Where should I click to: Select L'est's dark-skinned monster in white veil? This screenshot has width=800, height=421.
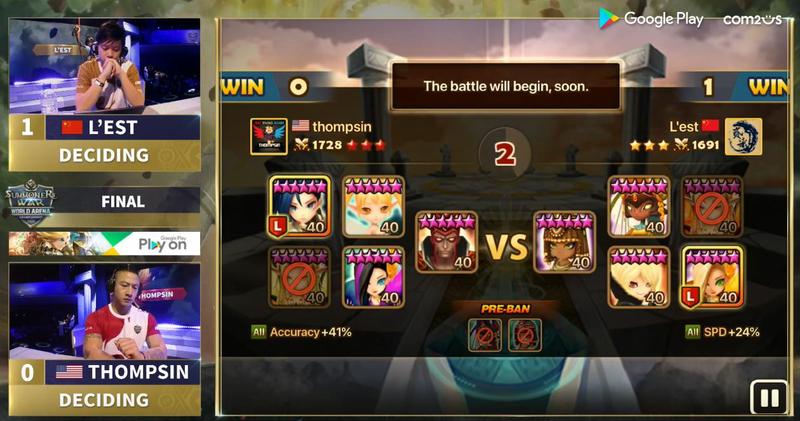639,206
